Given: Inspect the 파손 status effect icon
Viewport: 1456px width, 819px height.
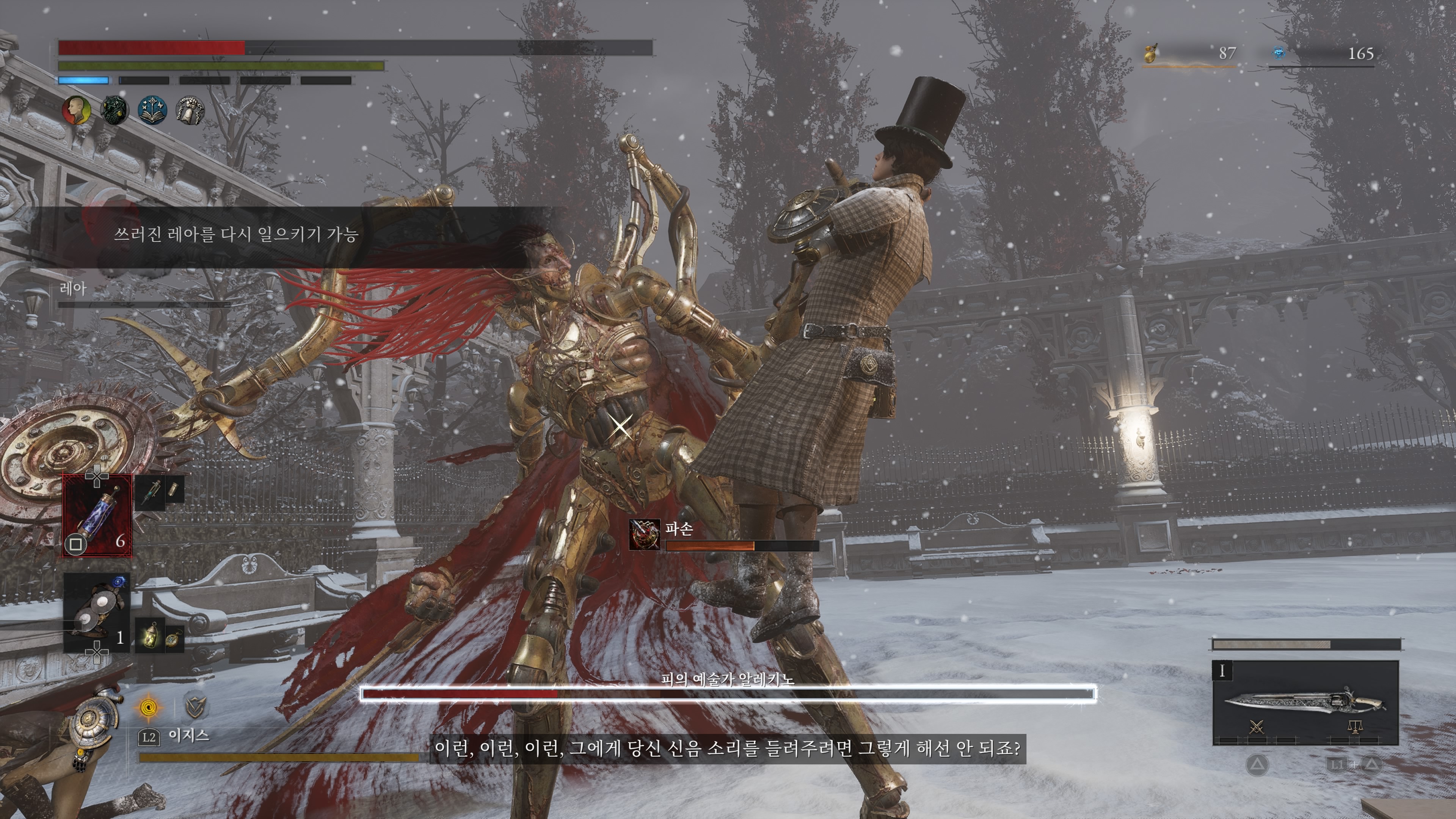Looking at the screenshot, I should pos(644,534).
